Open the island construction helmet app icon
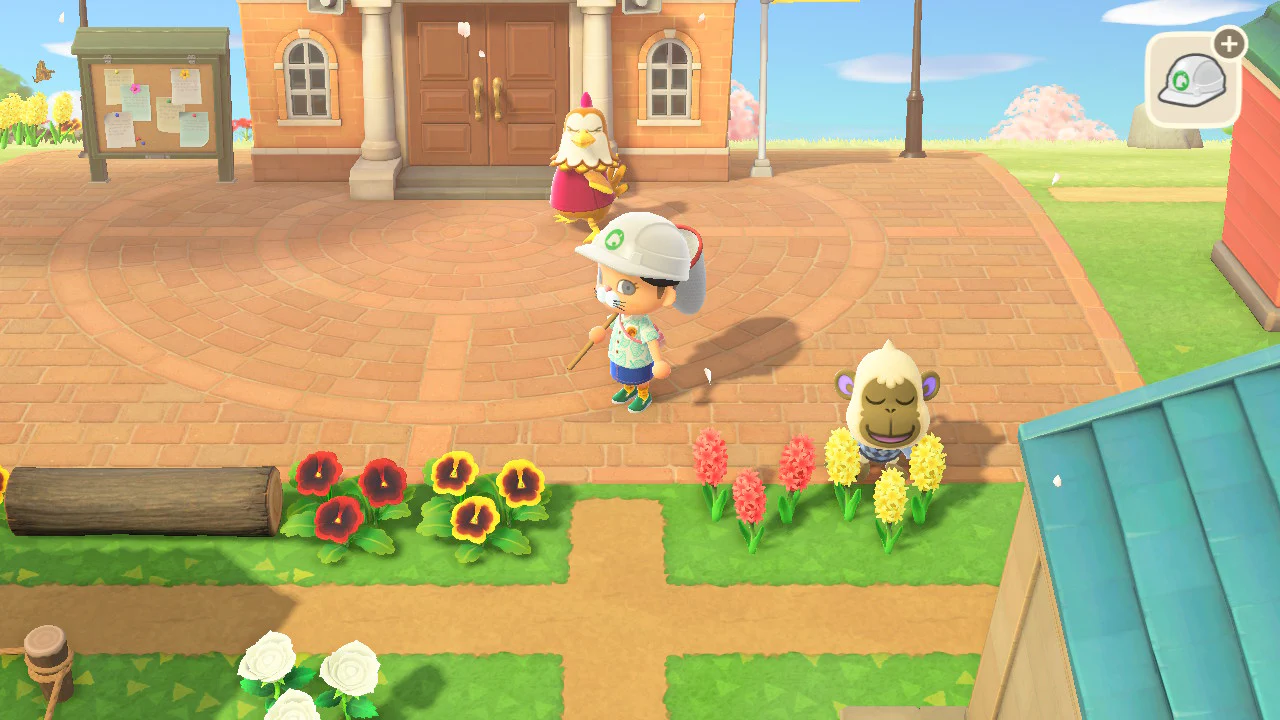 point(1191,79)
